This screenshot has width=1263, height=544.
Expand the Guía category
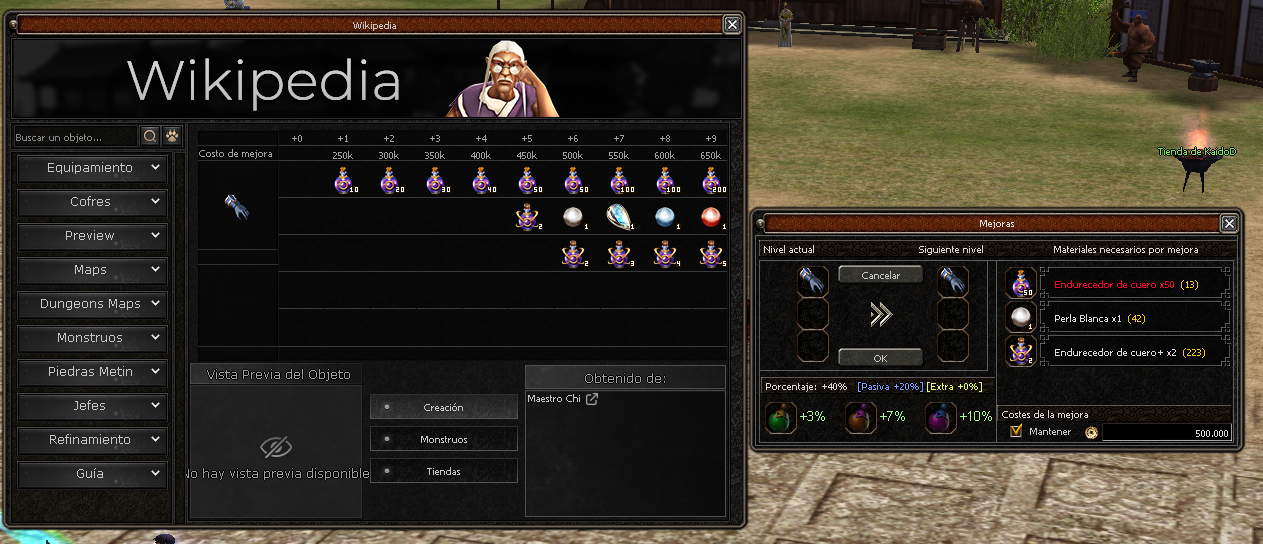tap(90, 474)
